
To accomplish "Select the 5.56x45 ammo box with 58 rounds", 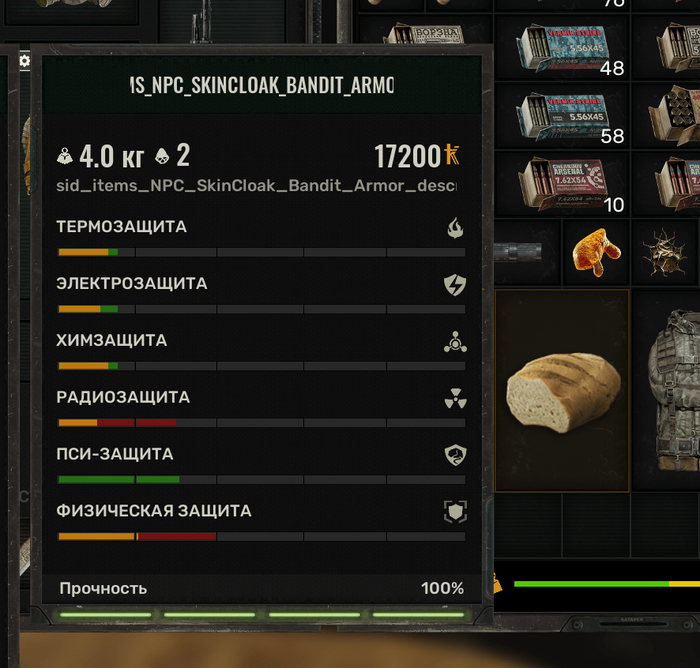I will coord(563,113).
